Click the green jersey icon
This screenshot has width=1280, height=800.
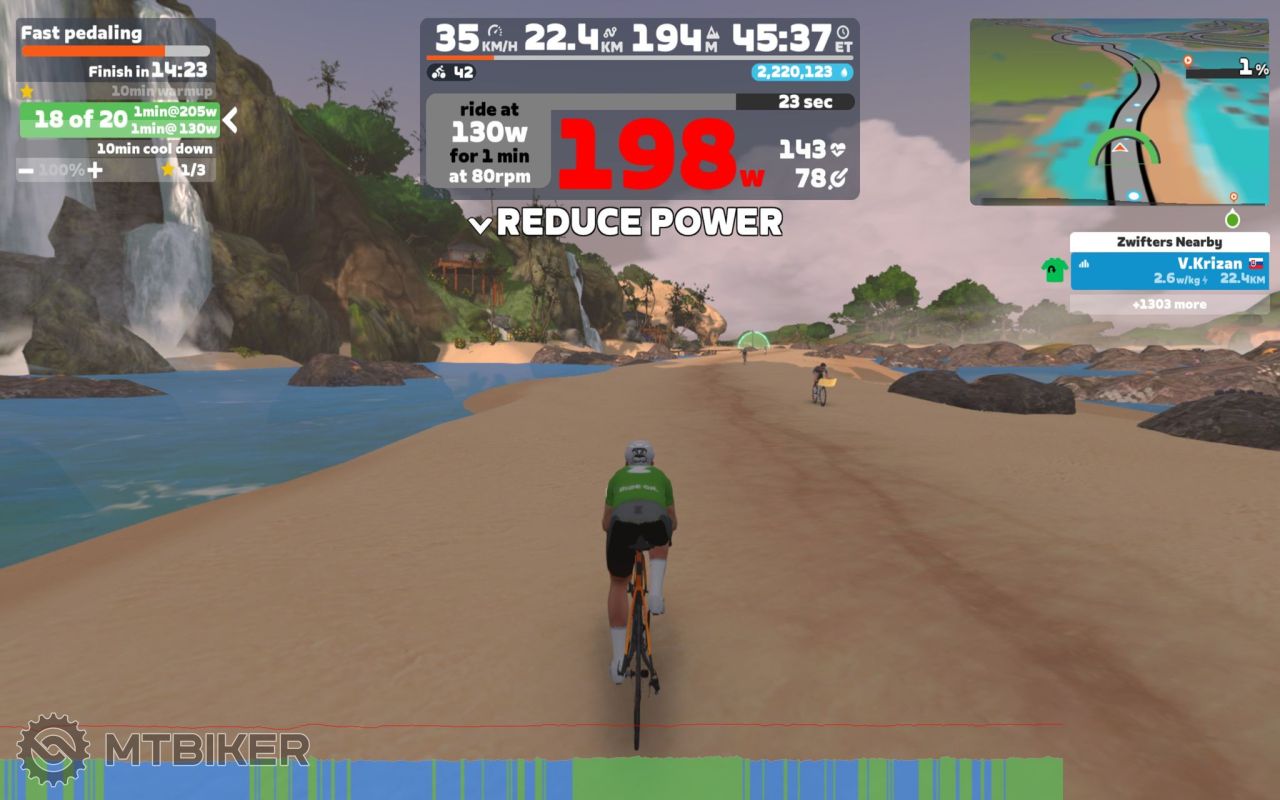click(x=1054, y=270)
